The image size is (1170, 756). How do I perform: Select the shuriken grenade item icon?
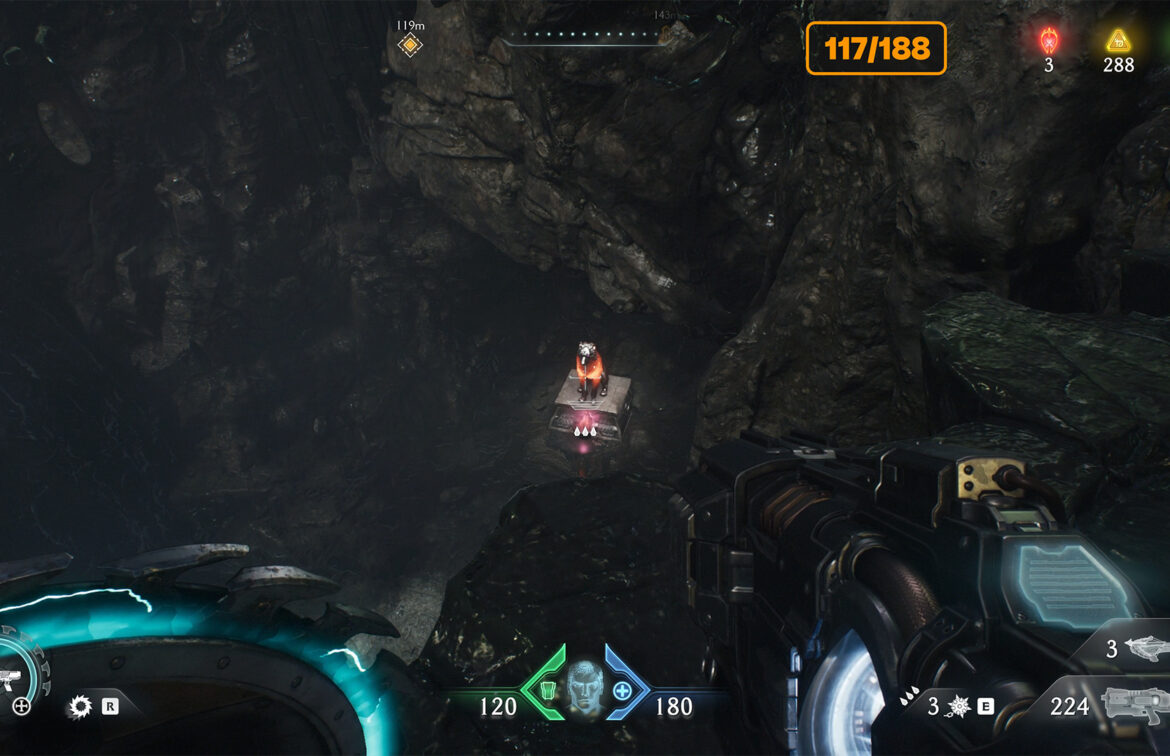[958, 707]
